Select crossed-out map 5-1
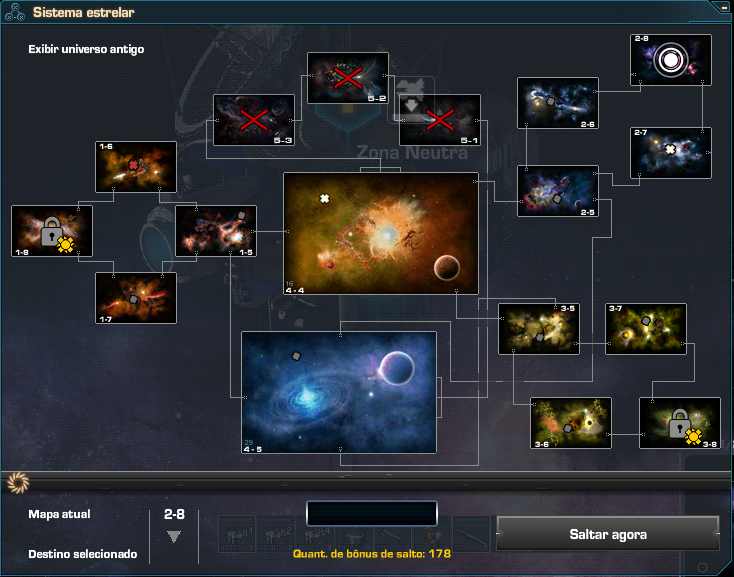This screenshot has width=734, height=577. tap(440, 120)
